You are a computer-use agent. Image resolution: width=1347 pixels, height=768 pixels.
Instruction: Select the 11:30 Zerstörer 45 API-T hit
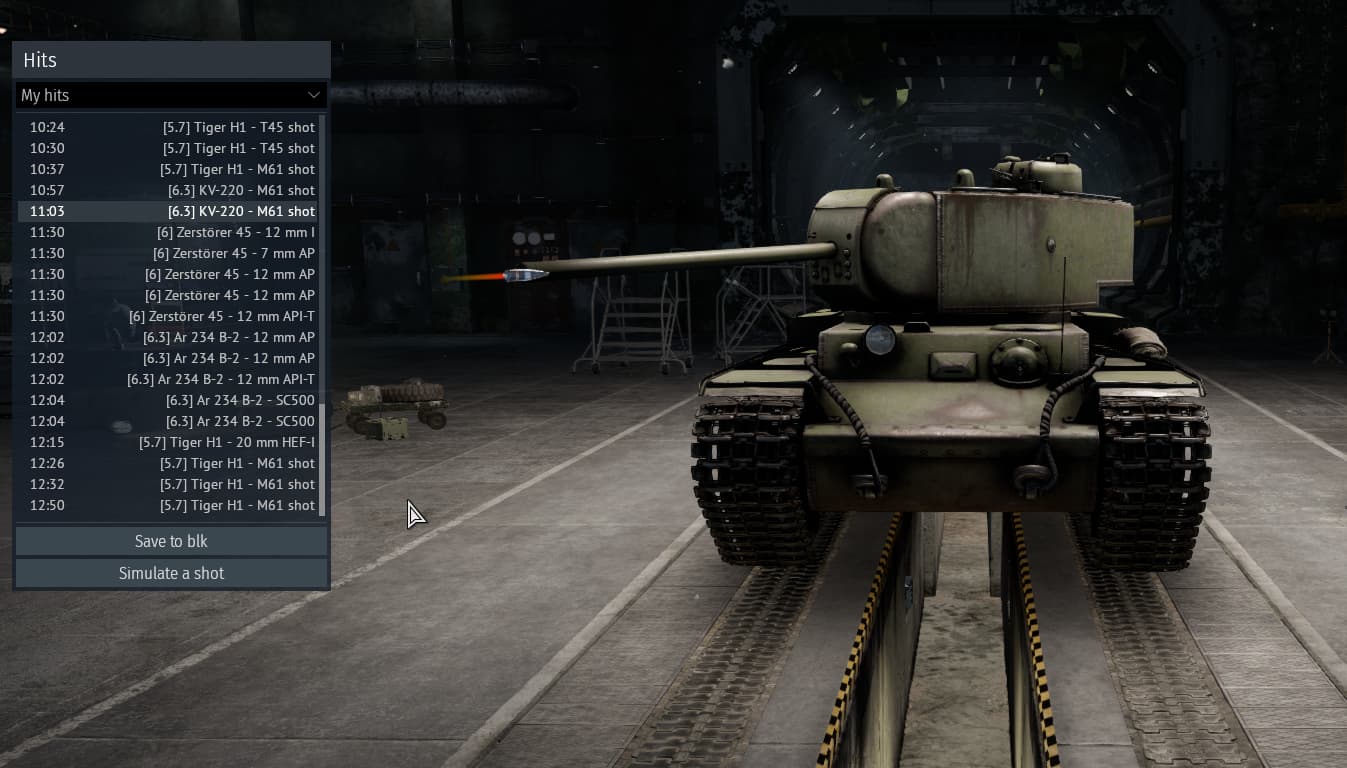168,316
